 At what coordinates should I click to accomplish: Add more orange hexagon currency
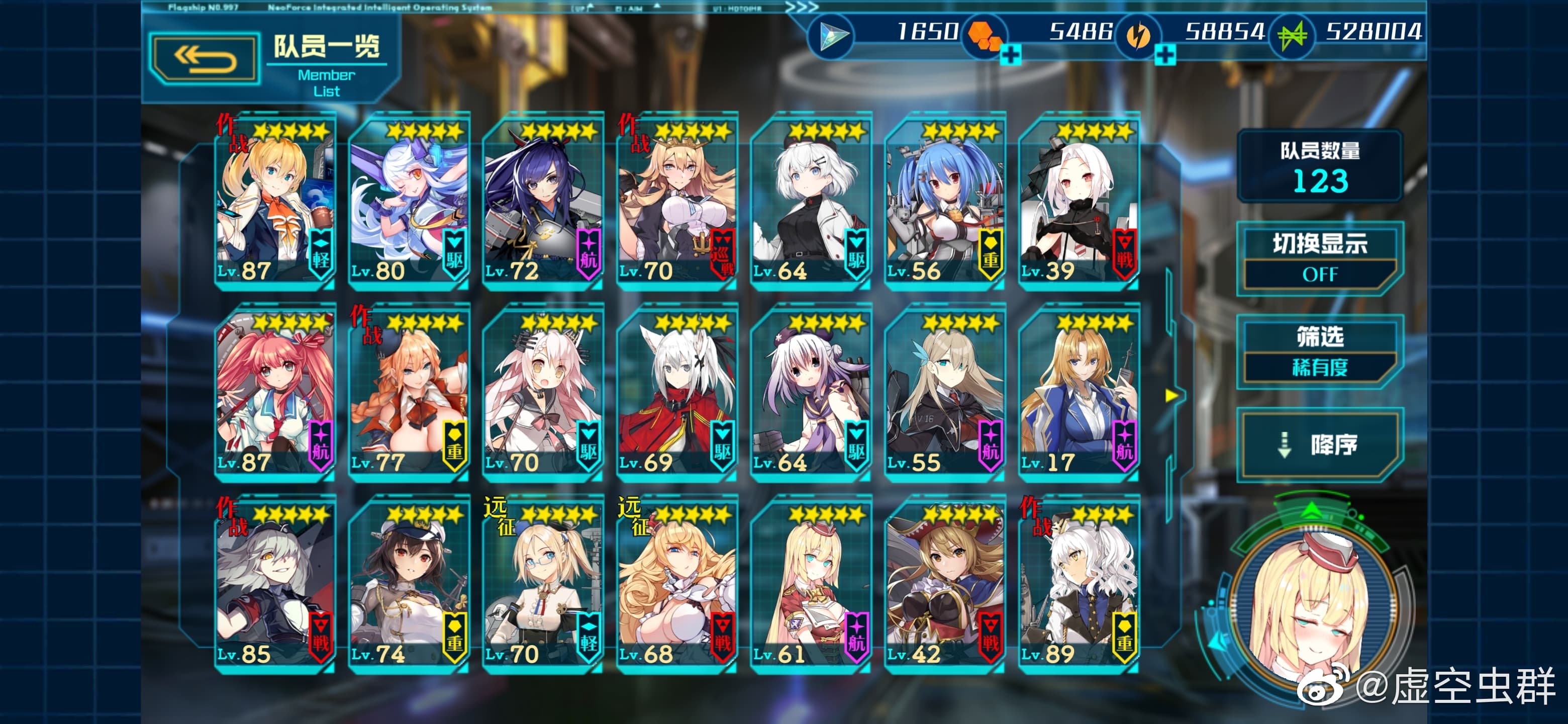click(x=1011, y=55)
